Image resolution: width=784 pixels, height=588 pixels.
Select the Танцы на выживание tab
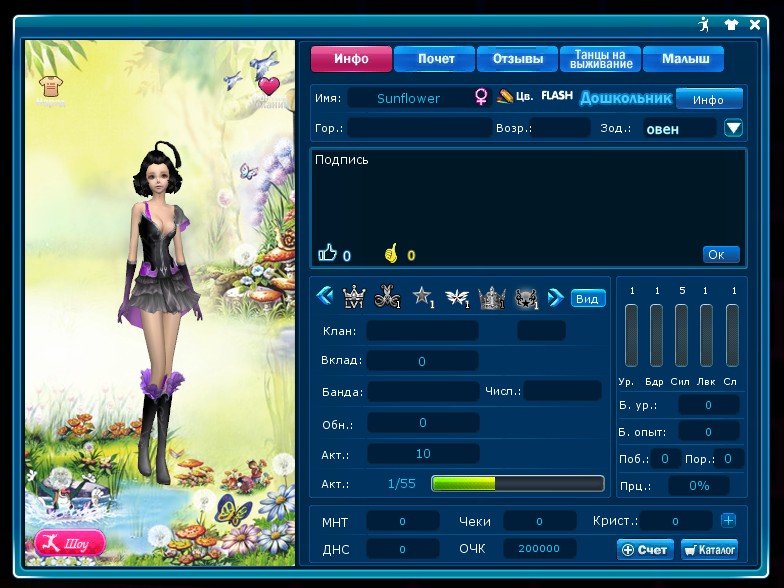[601, 59]
